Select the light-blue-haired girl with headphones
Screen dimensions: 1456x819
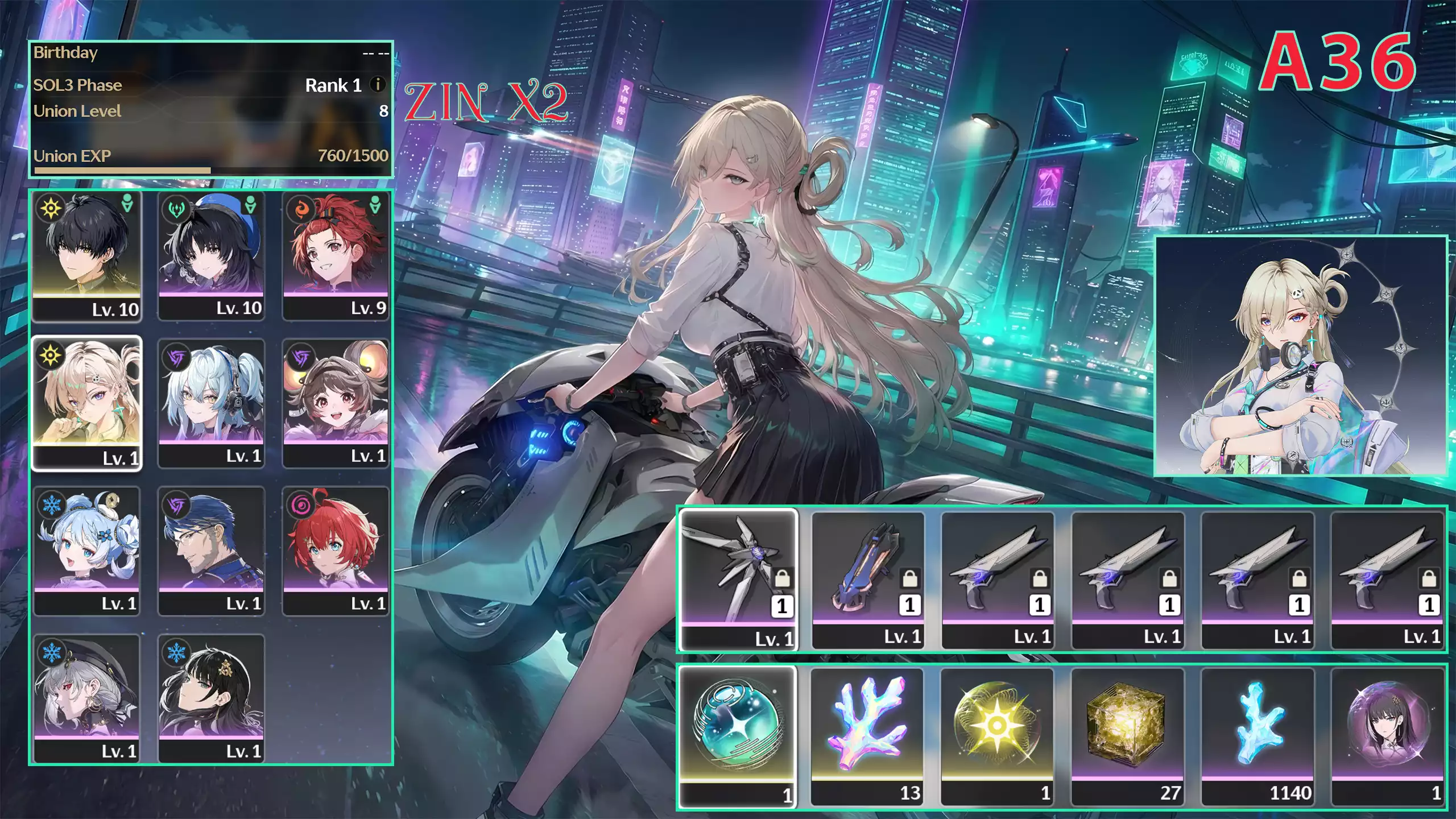pos(211,403)
